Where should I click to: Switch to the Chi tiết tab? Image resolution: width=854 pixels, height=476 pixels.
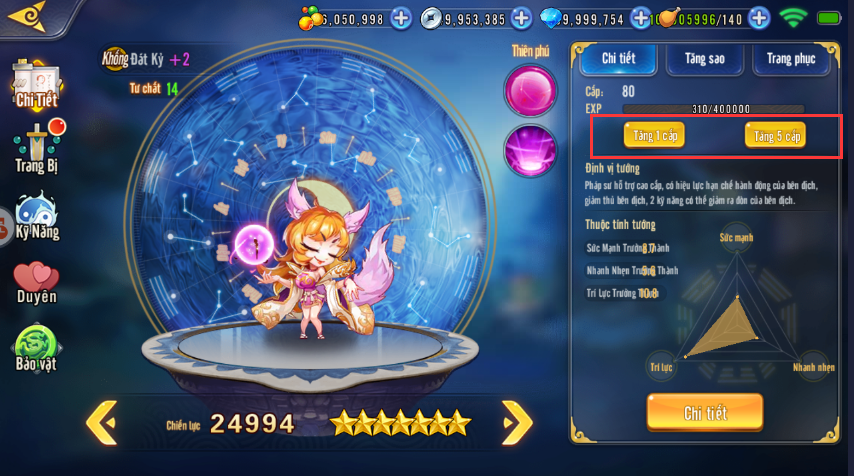tap(619, 59)
